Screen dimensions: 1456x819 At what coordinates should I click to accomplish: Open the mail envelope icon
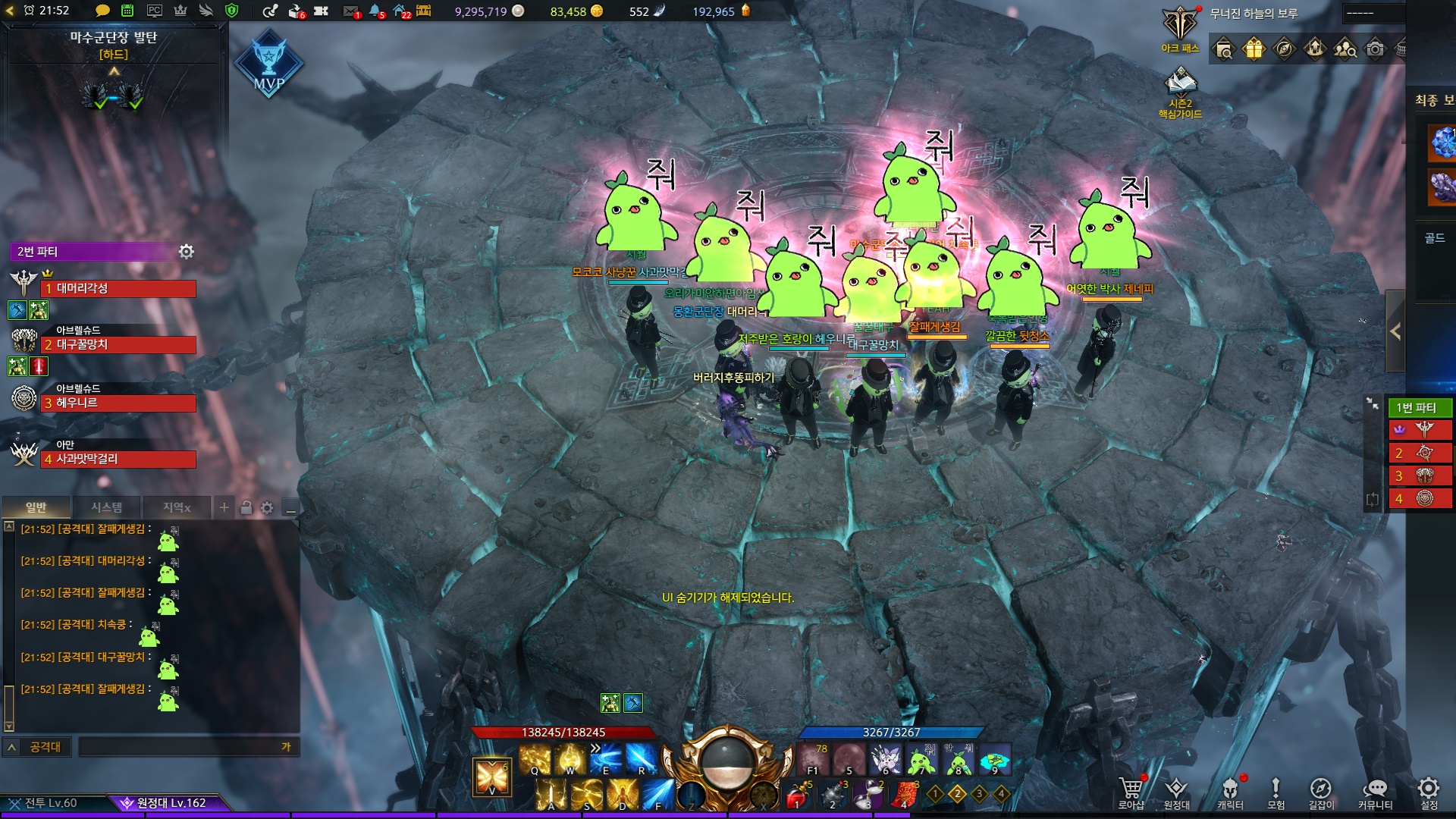350,11
